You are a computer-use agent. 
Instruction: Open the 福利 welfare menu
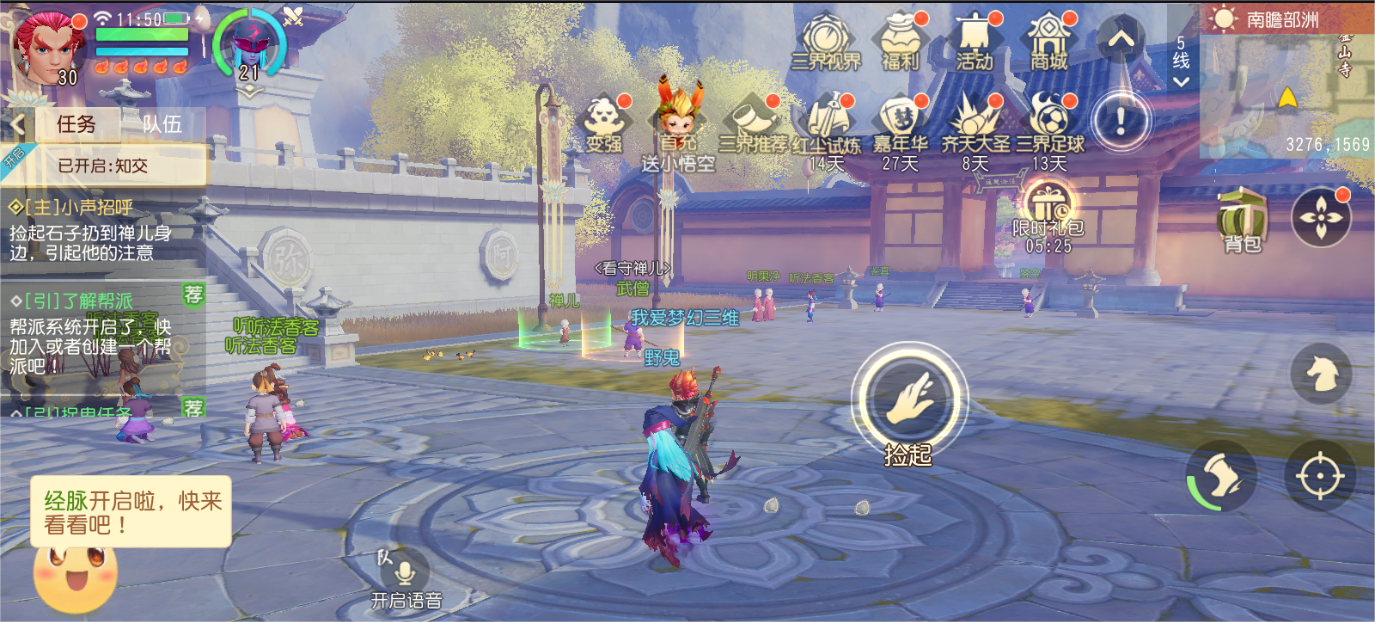(900, 40)
